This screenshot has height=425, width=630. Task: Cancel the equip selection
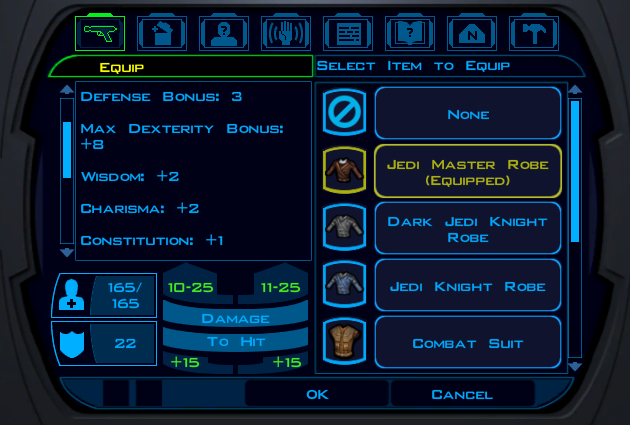(462, 394)
